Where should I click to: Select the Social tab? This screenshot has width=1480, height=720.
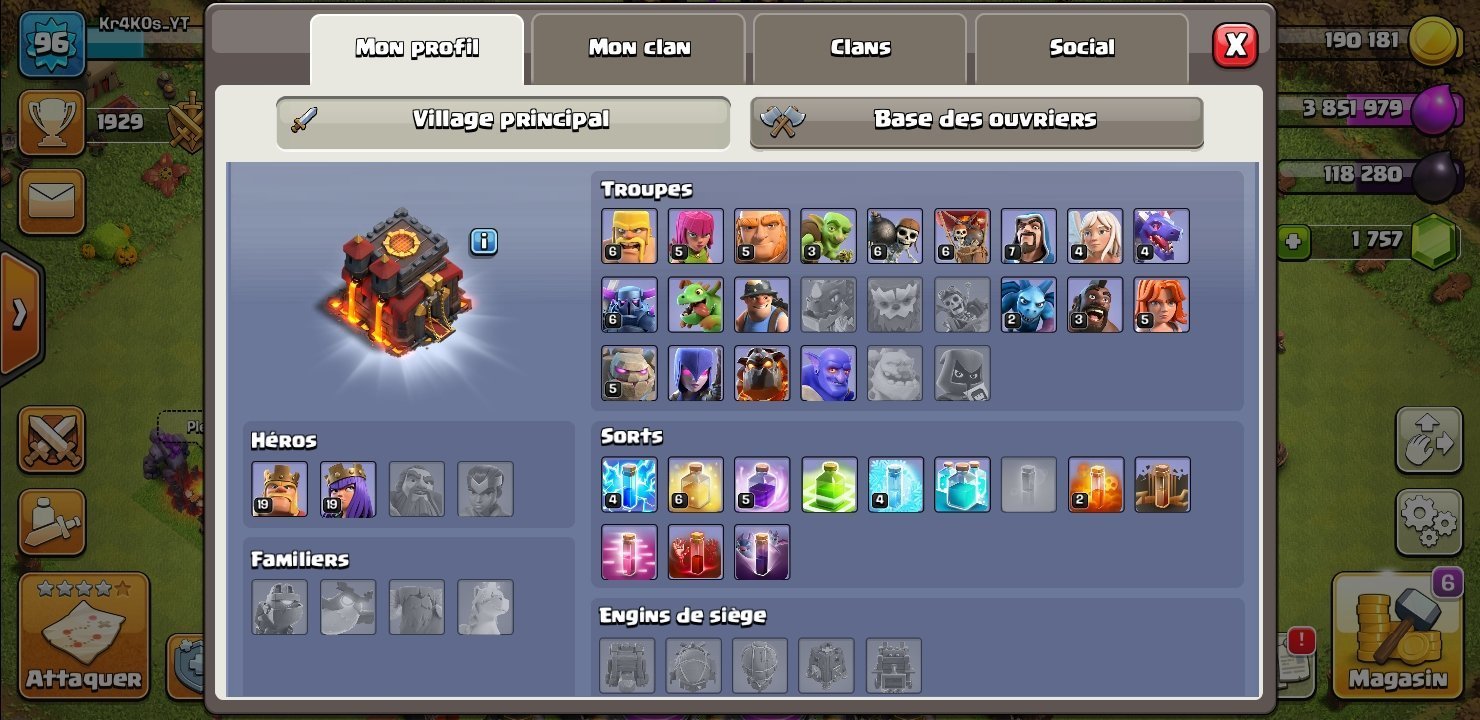click(1082, 48)
